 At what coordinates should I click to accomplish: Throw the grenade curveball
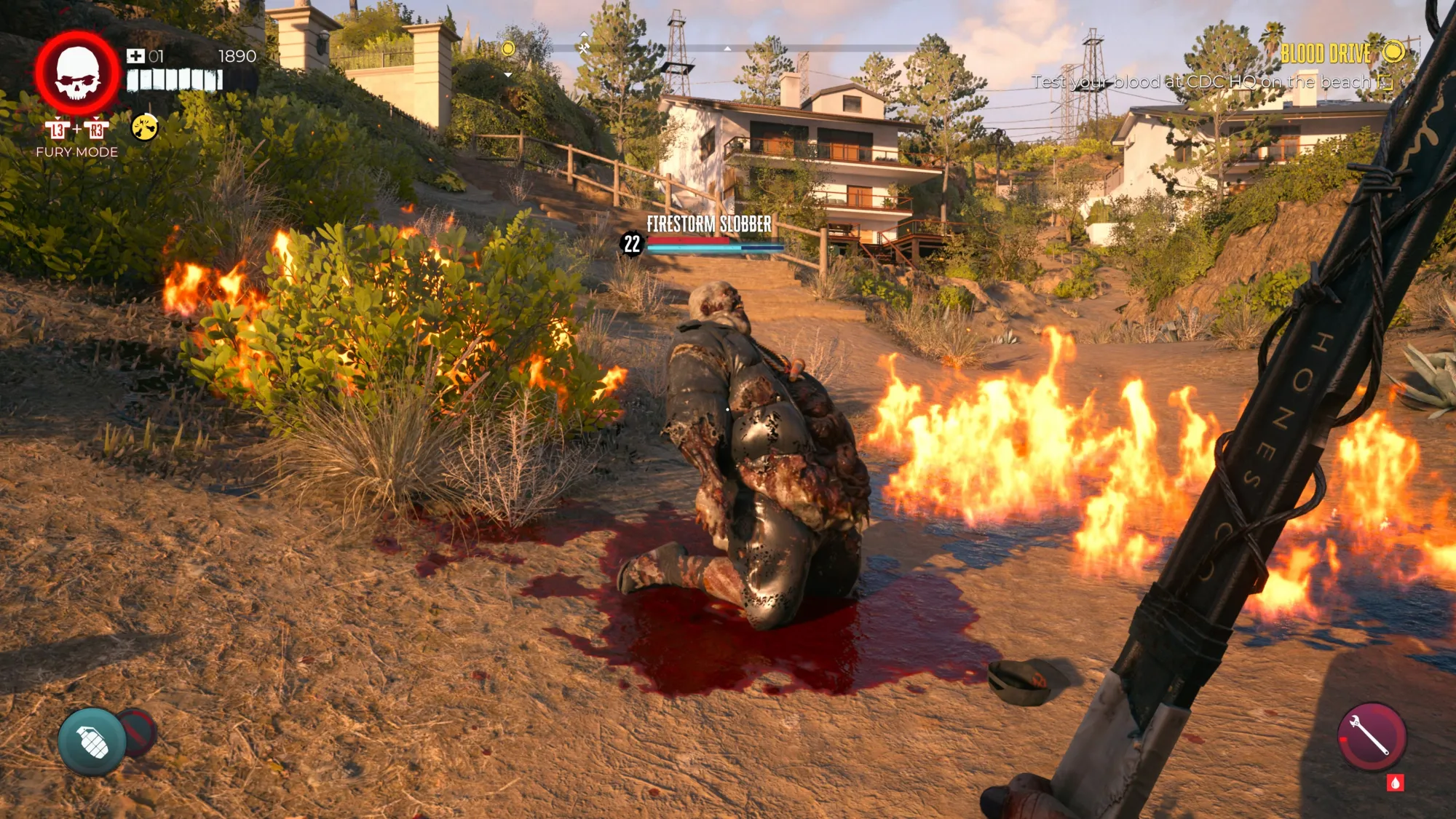tap(92, 741)
